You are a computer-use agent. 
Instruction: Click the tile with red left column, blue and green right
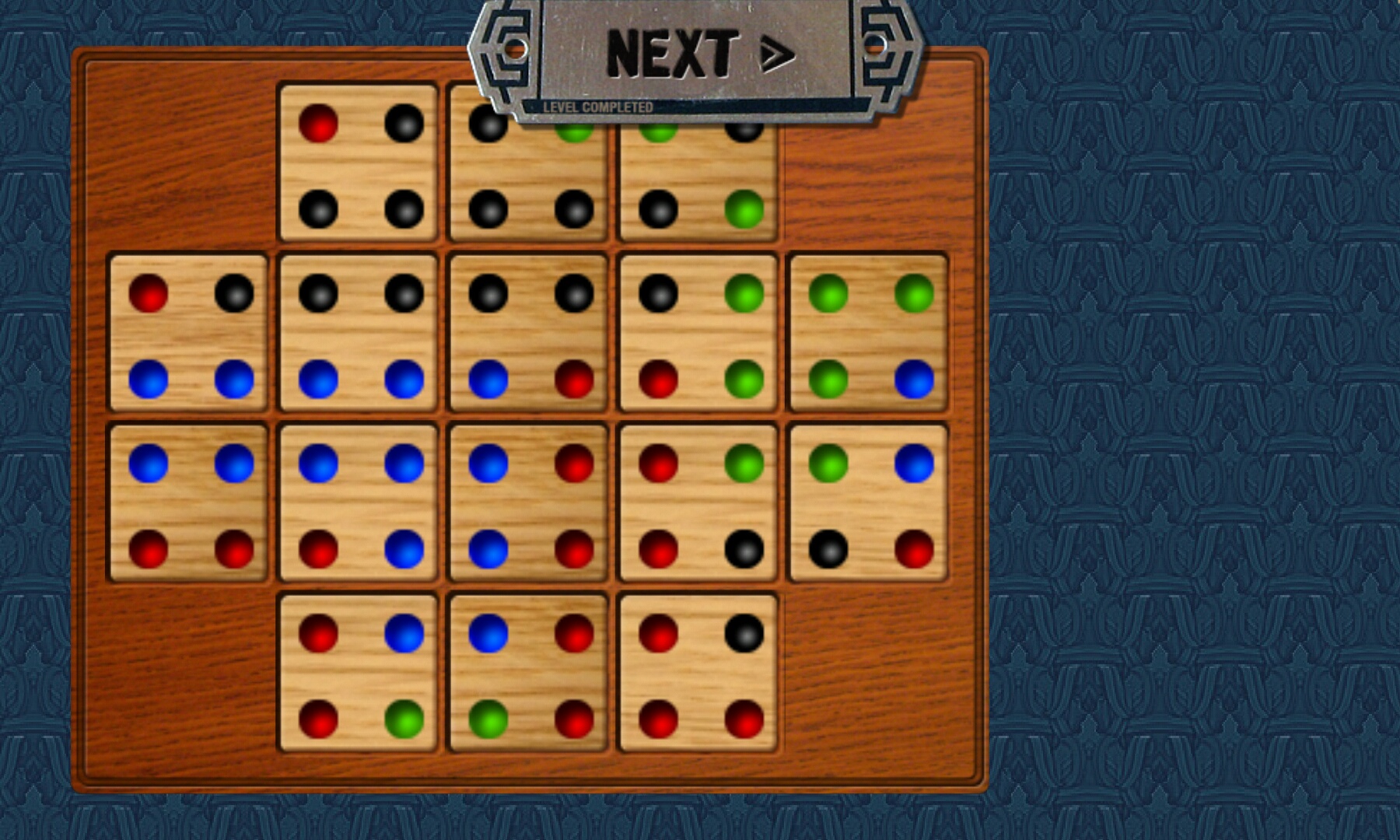359,674
